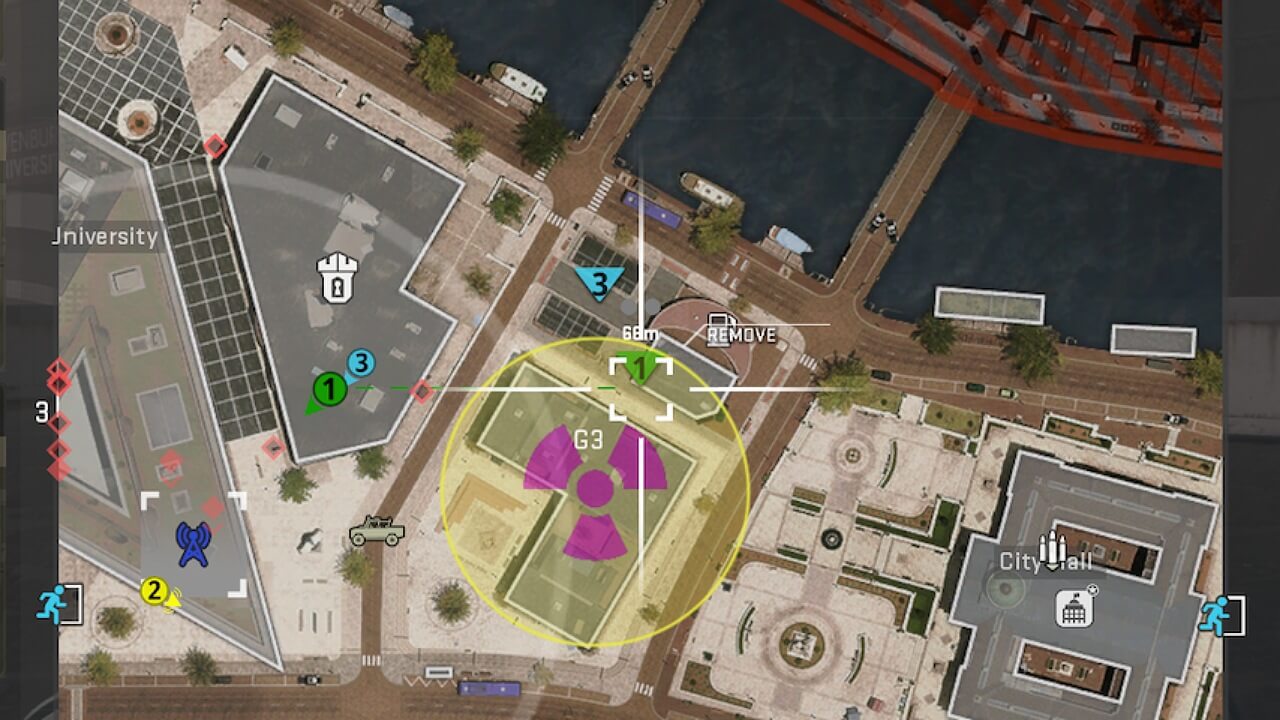Click a red diamond enemy marker near University
Viewport: 1280px width, 720px height.
click(x=213, y=148)
